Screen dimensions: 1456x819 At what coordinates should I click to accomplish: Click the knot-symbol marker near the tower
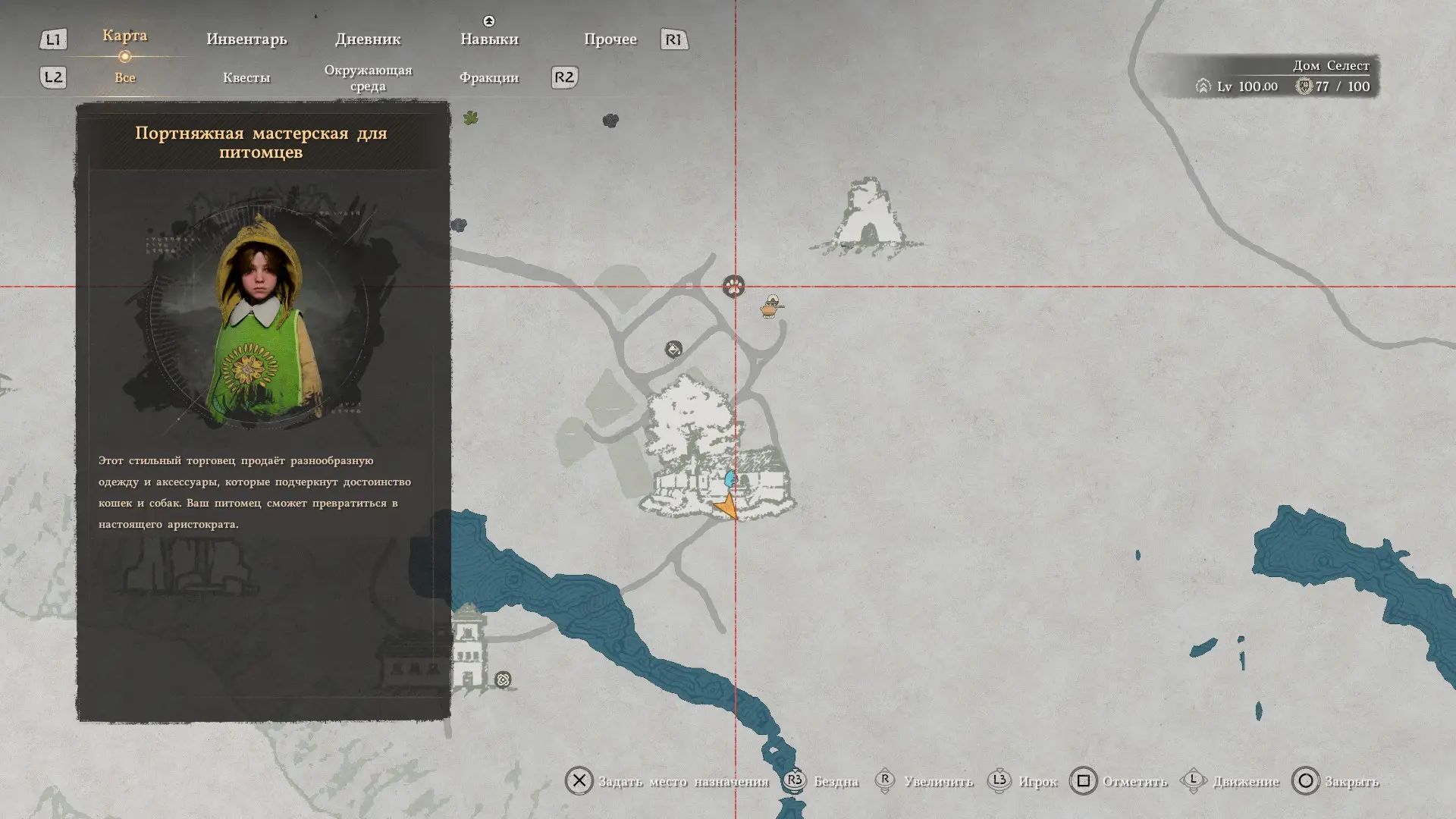[x=503, y=680]
